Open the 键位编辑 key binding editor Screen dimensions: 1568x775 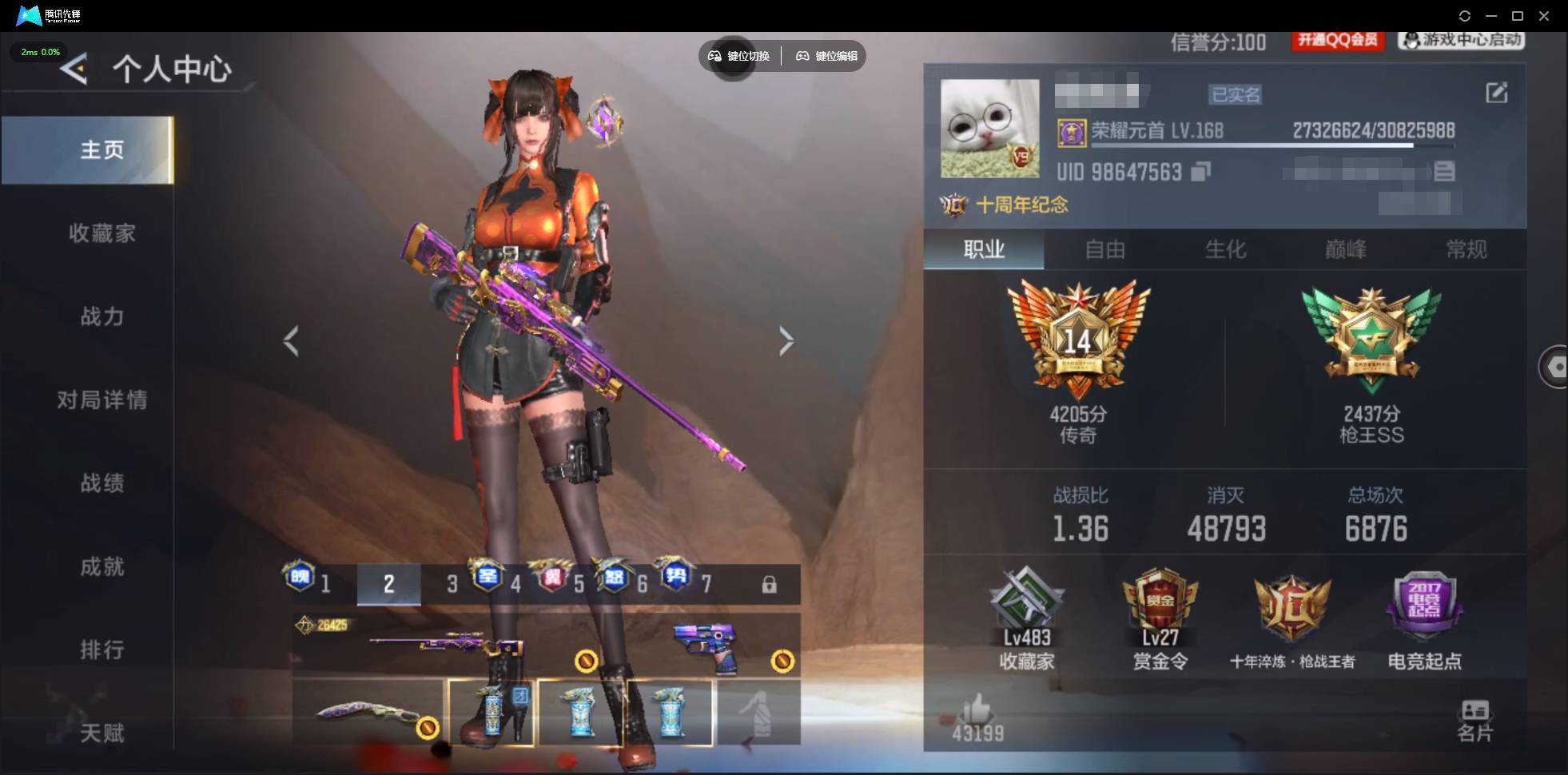826,56
